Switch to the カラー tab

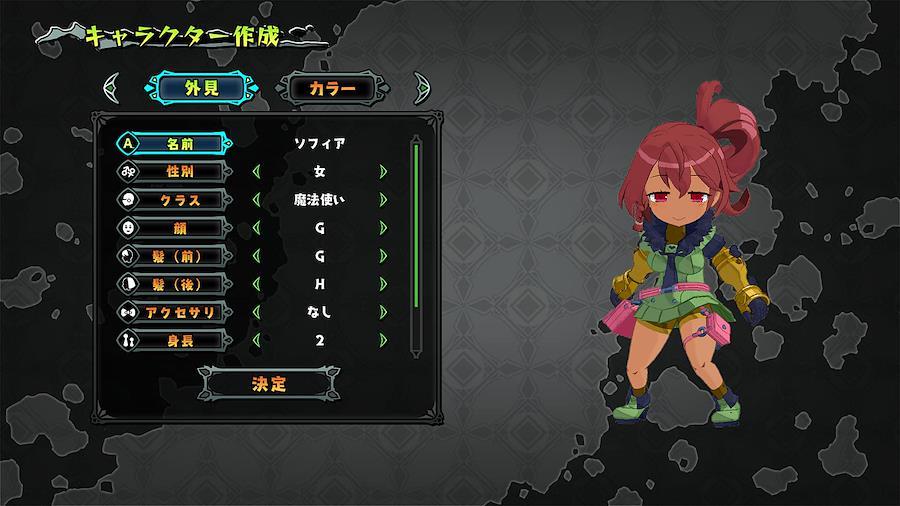coord(332,88)
